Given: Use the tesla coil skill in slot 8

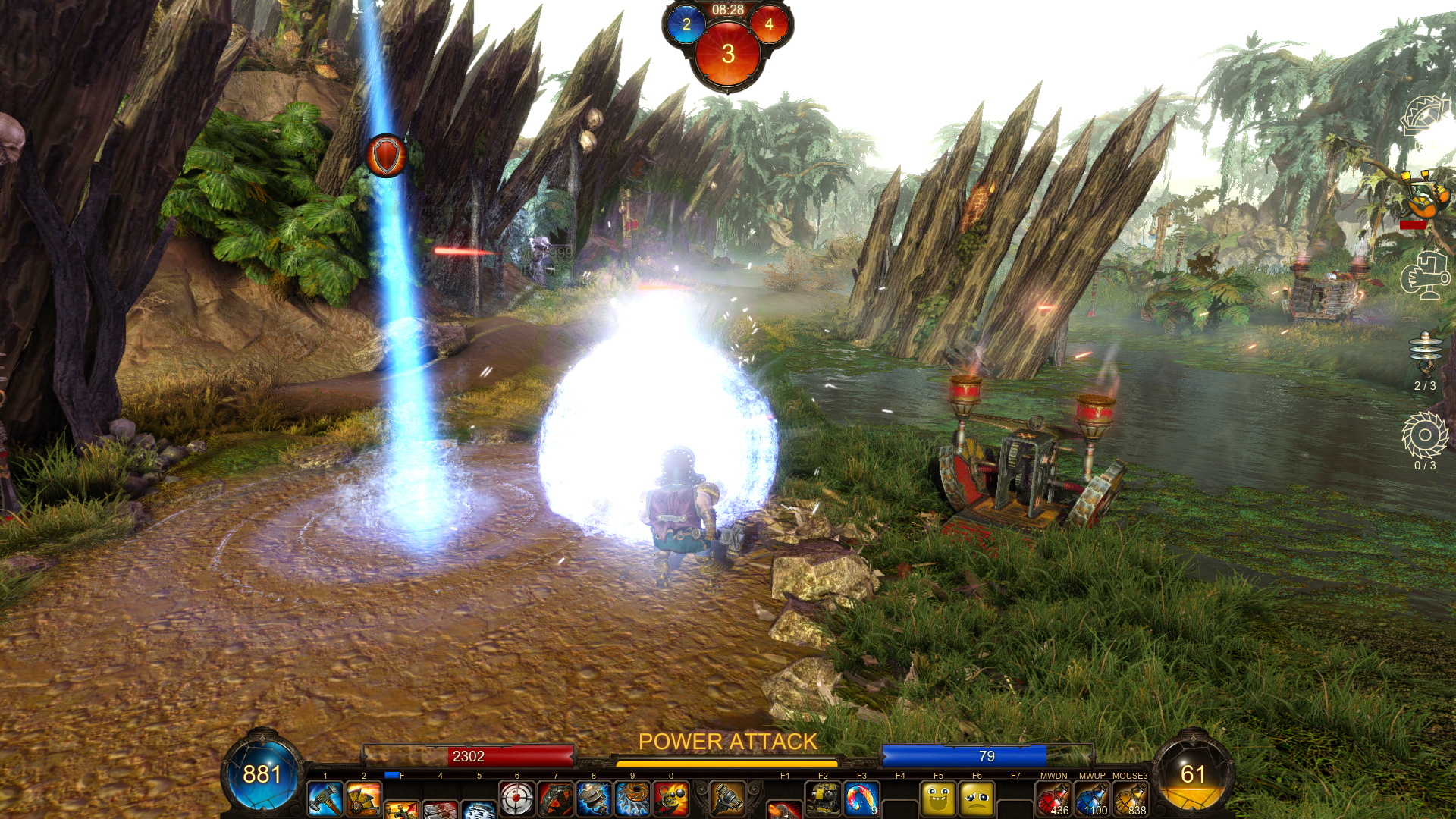Looking at the screenshot, I should (x=594, y=799).
